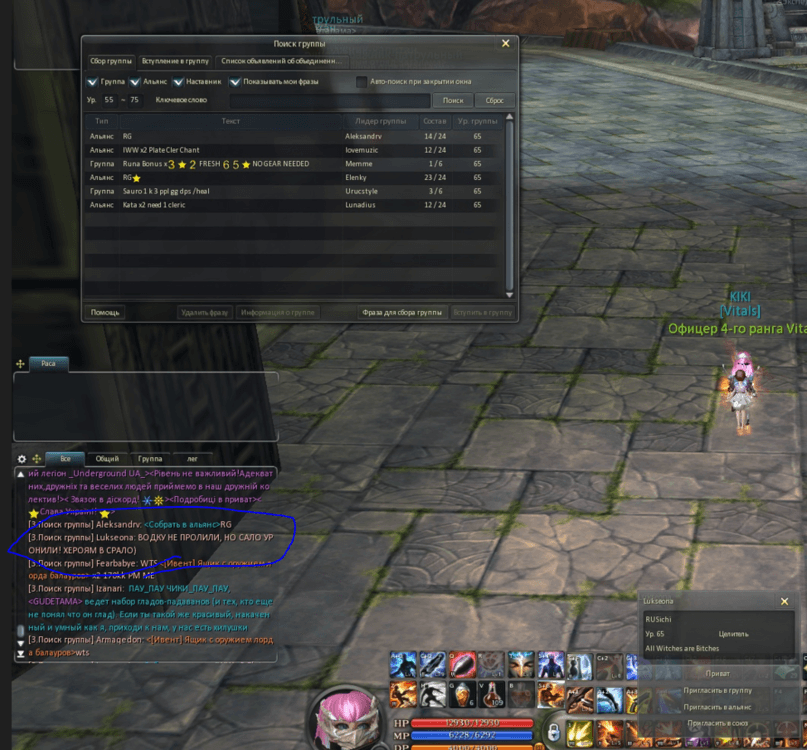Sort listings by Лидер группы column
This screenshot has height=750, width=807.
(x=381, y=121)
